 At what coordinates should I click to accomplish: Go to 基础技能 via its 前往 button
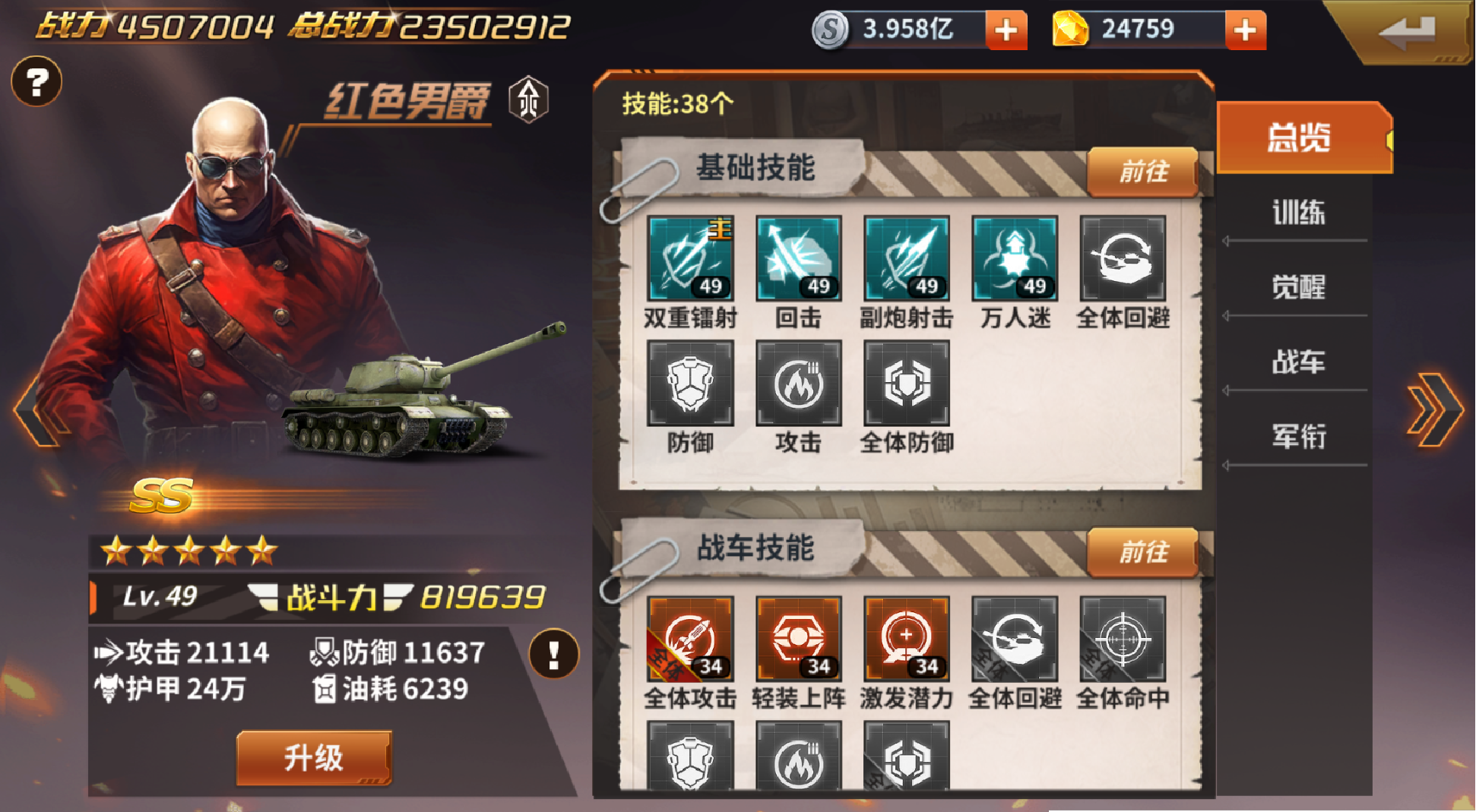1142,172
